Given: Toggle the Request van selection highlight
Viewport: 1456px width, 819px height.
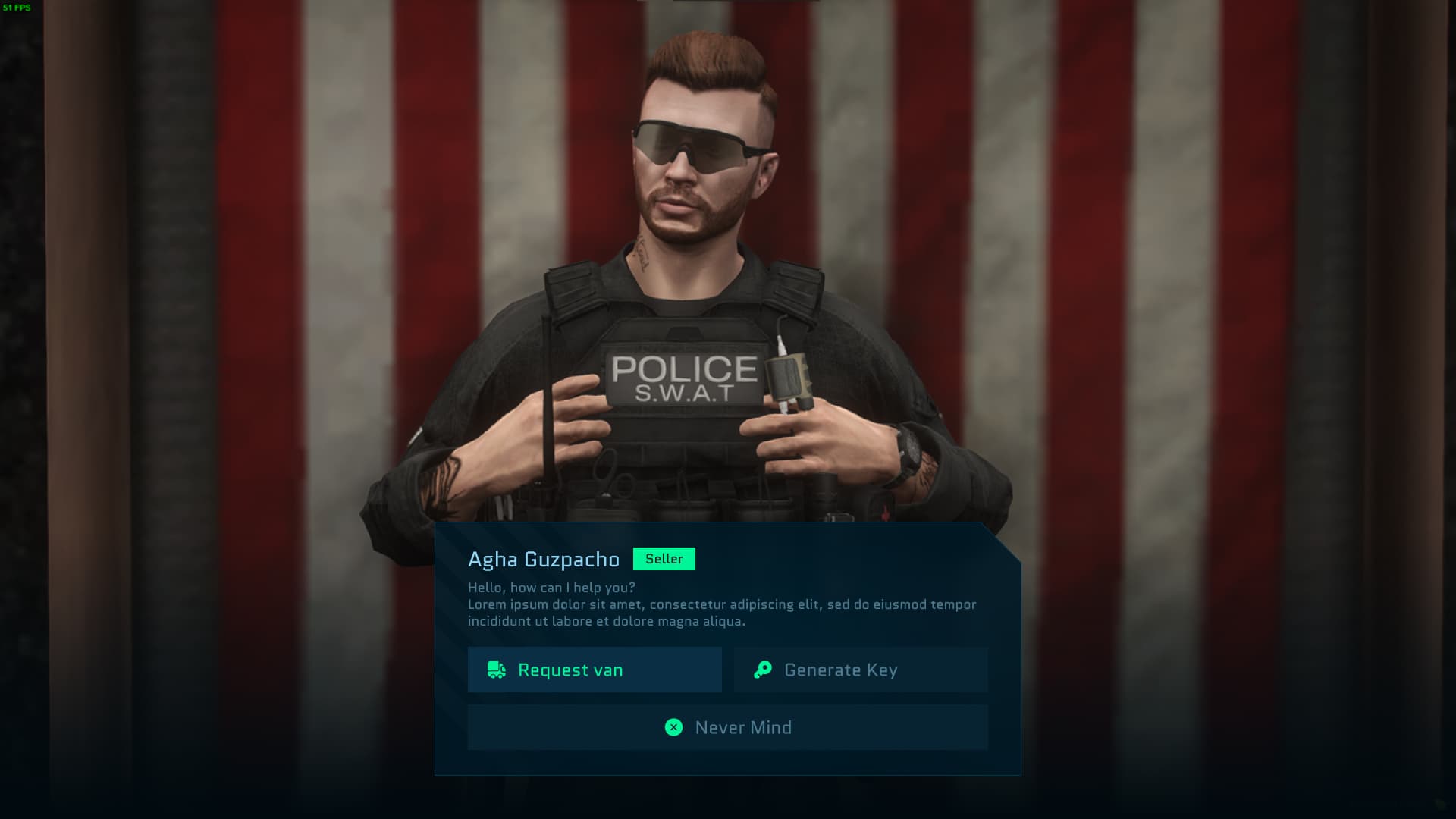Looking at the screenshot, I should (x=595, y=670).
